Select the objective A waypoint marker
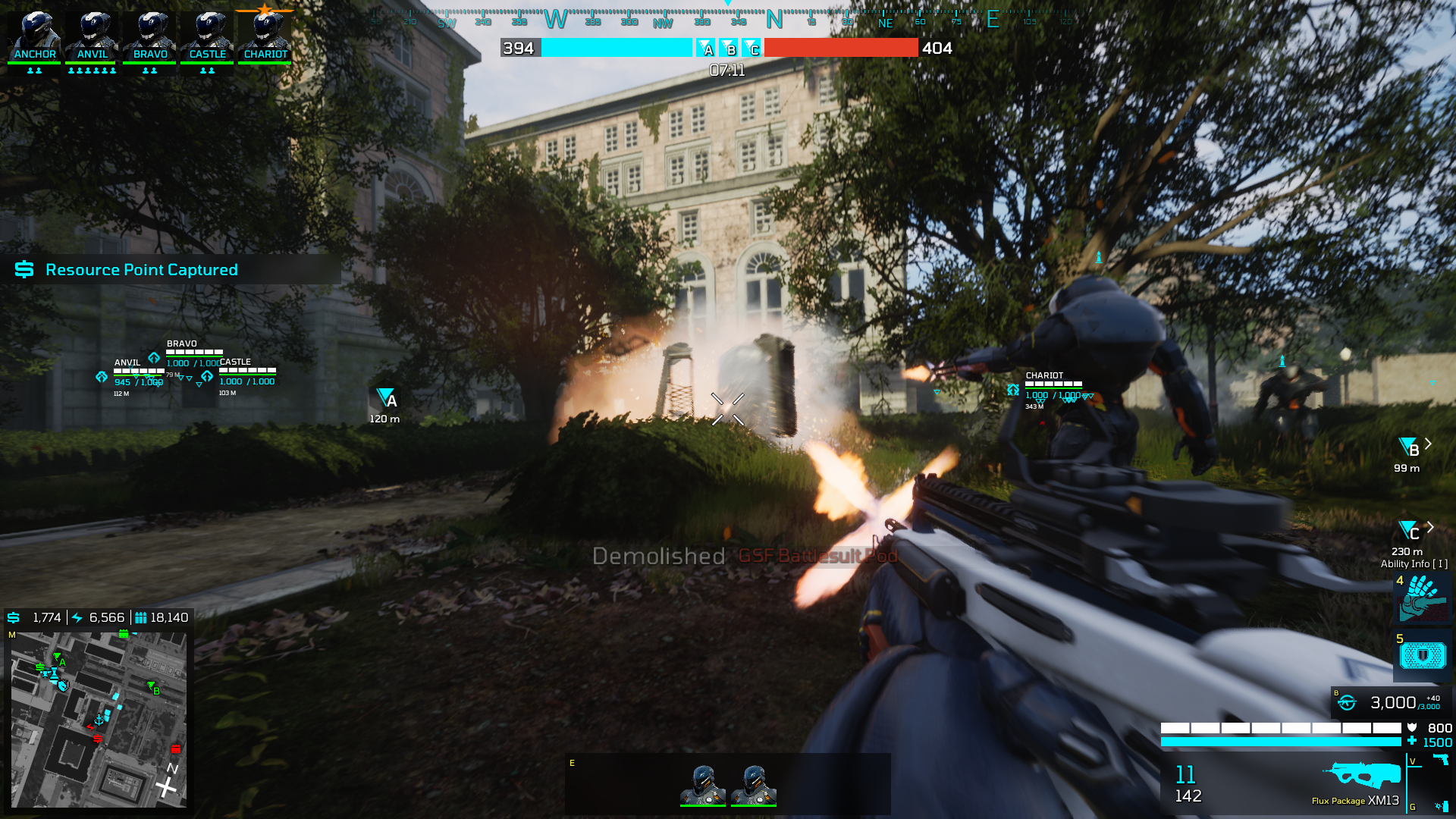1456x819 pixels. (387, 398)
